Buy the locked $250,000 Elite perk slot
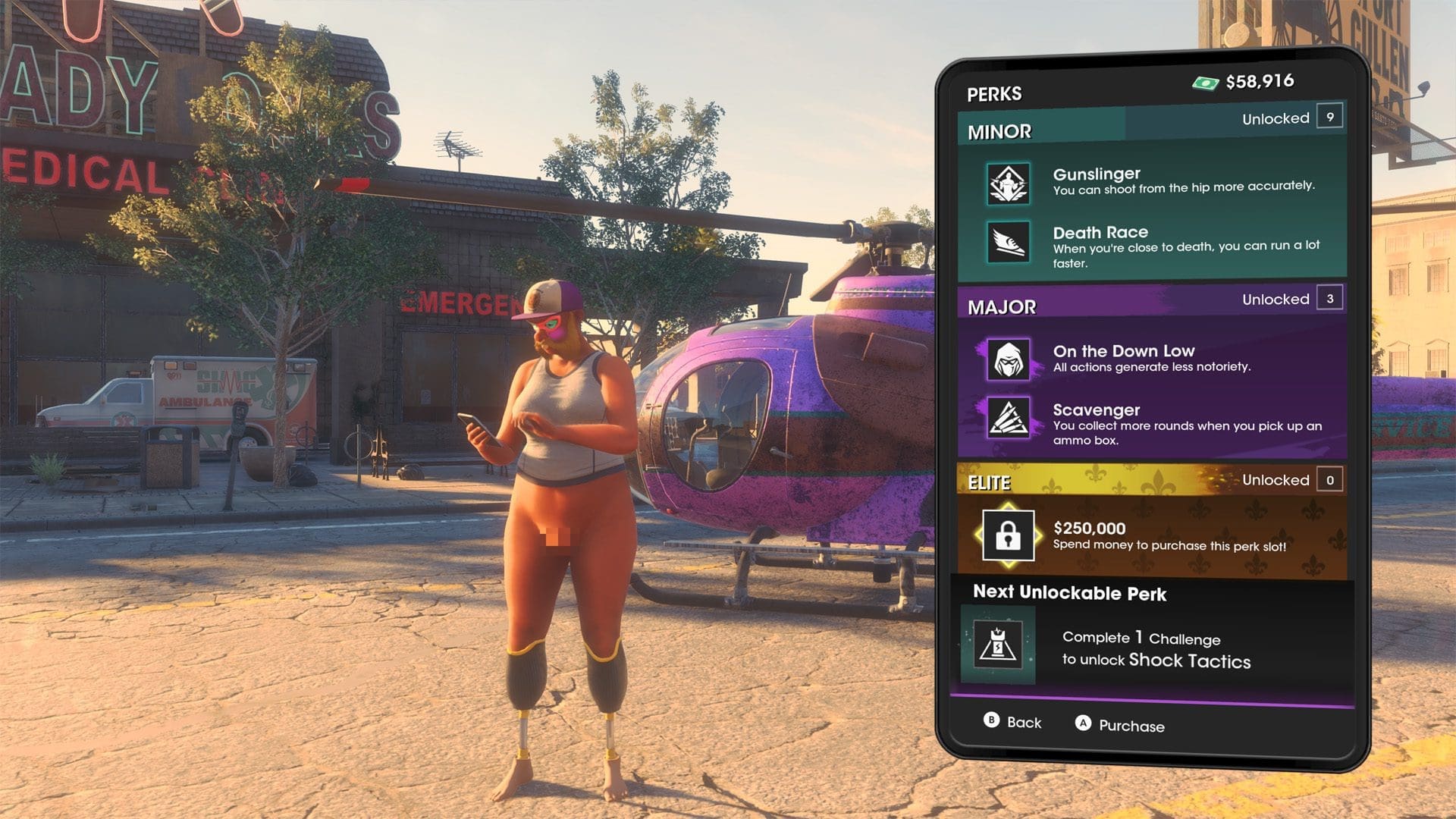The image size is (1456, 819). click(x=1151, y=537)
